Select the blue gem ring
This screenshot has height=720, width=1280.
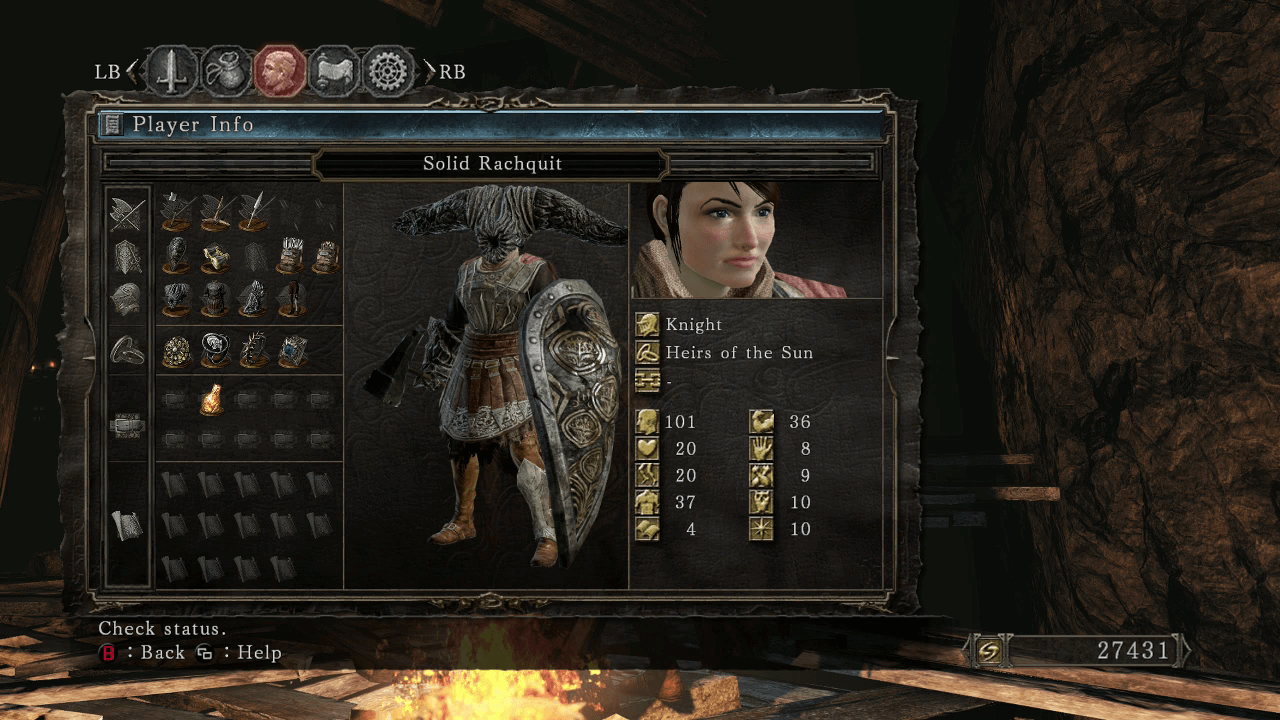pos(292,350)
